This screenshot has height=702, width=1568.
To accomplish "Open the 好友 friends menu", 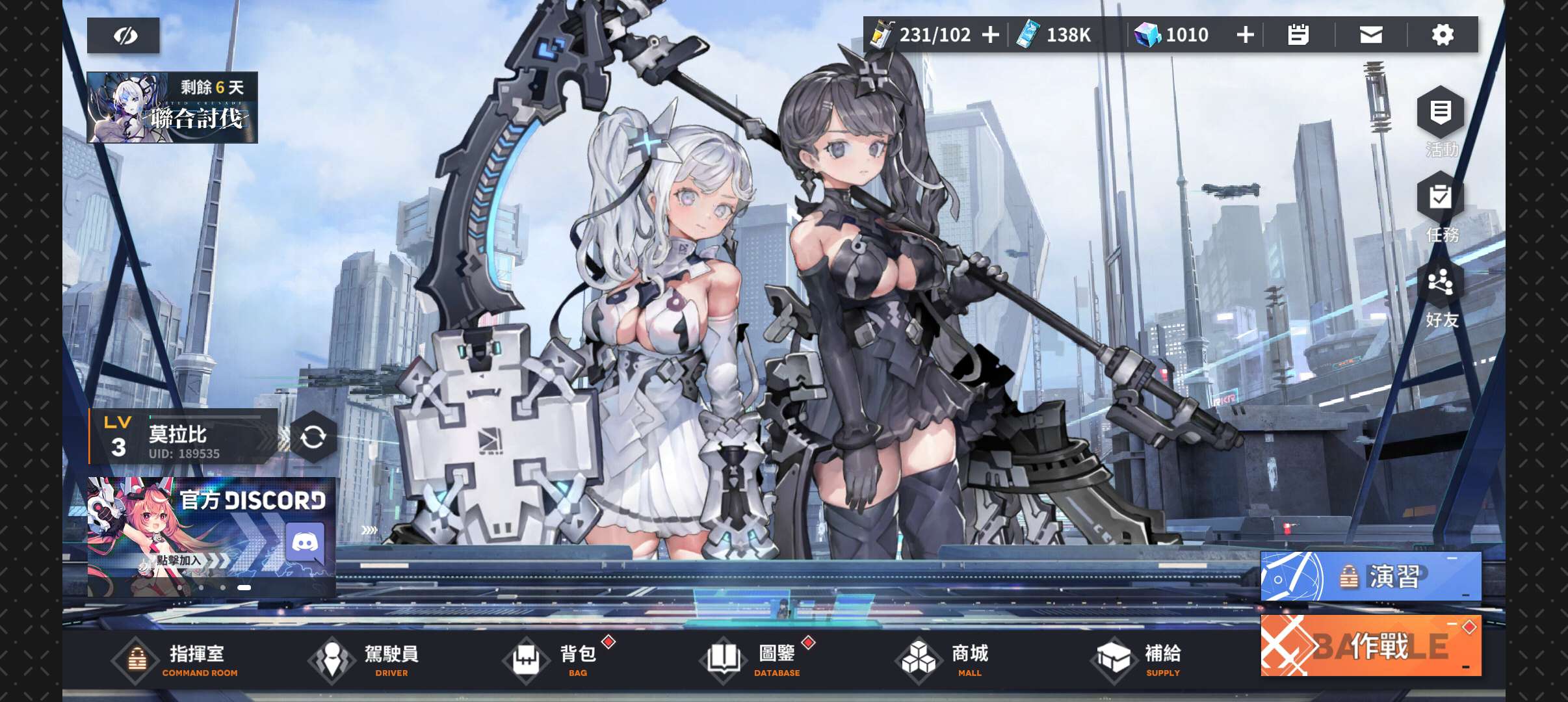I will coord(1441,292).
